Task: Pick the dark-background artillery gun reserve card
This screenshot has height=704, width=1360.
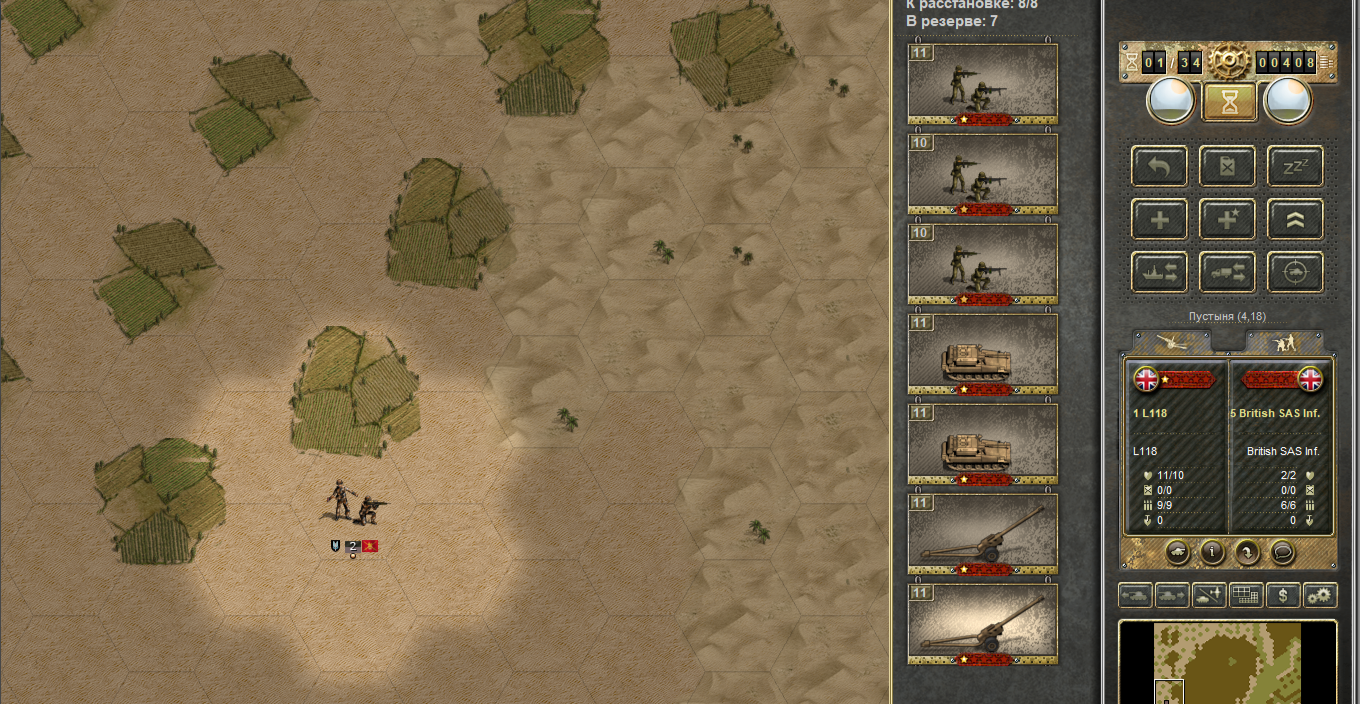Action: point(983,534)
